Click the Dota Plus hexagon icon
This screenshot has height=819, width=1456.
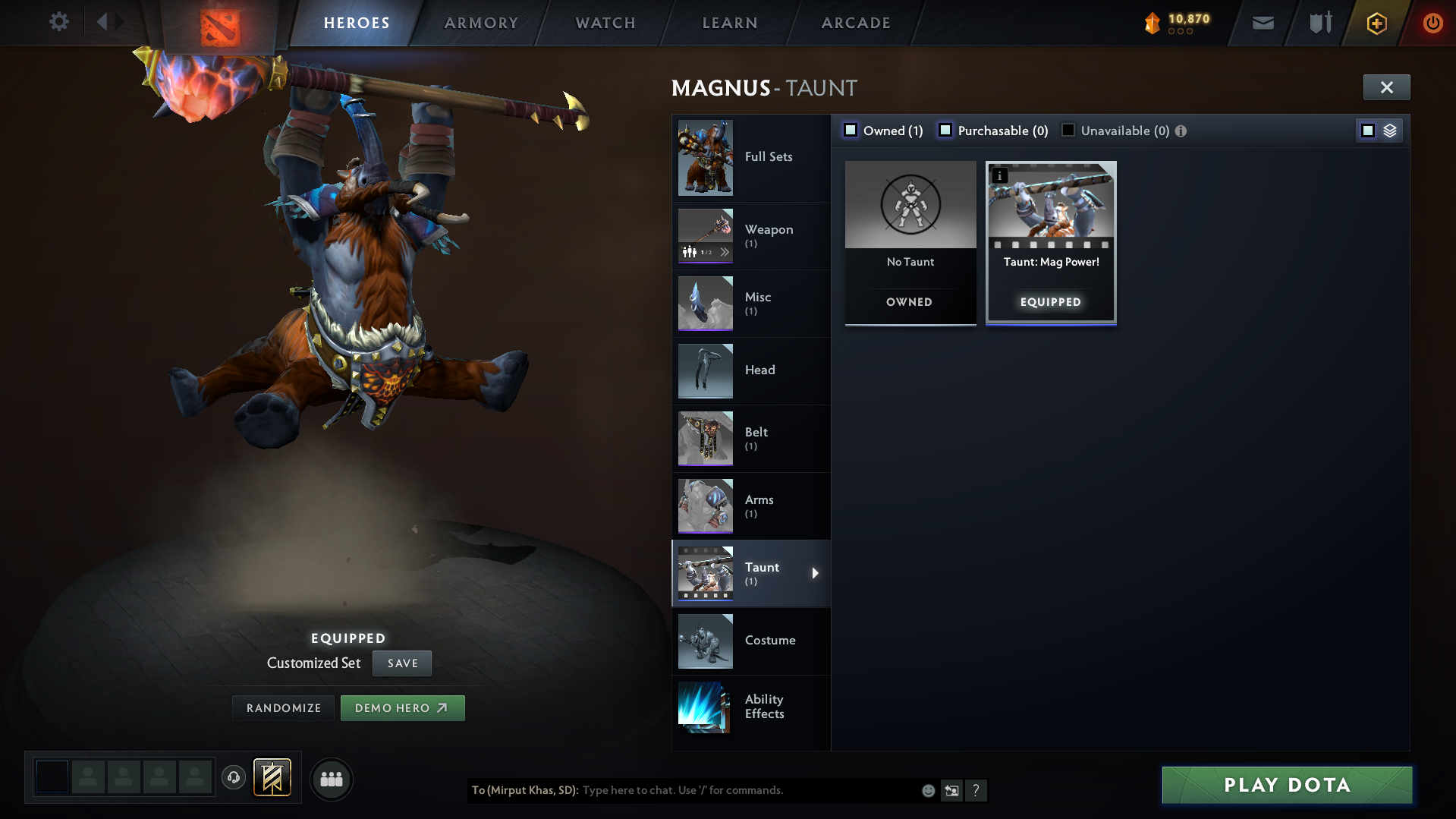click(1376, 23)
